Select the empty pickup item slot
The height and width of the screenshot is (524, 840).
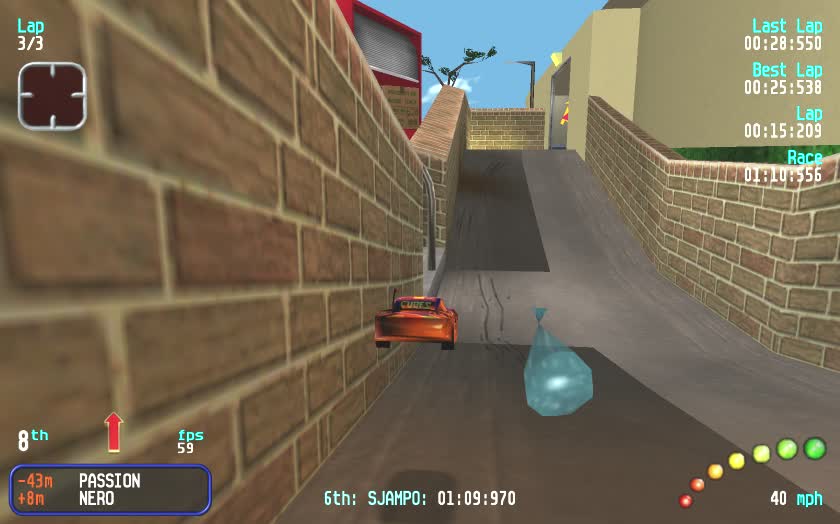coord(52,95)
